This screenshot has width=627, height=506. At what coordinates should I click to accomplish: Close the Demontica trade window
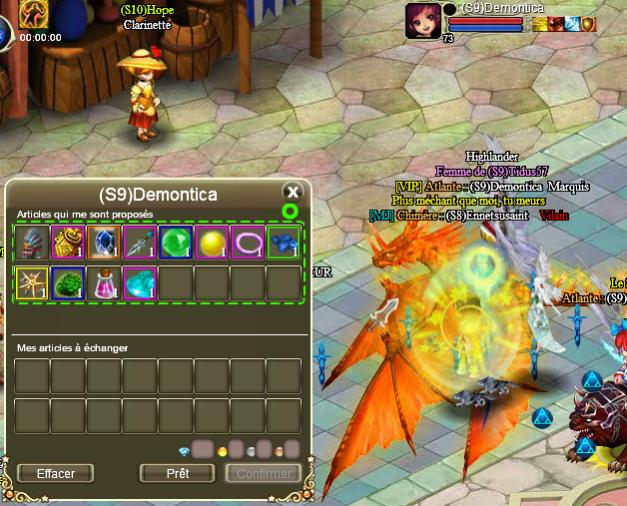click(x=292, y=192)
